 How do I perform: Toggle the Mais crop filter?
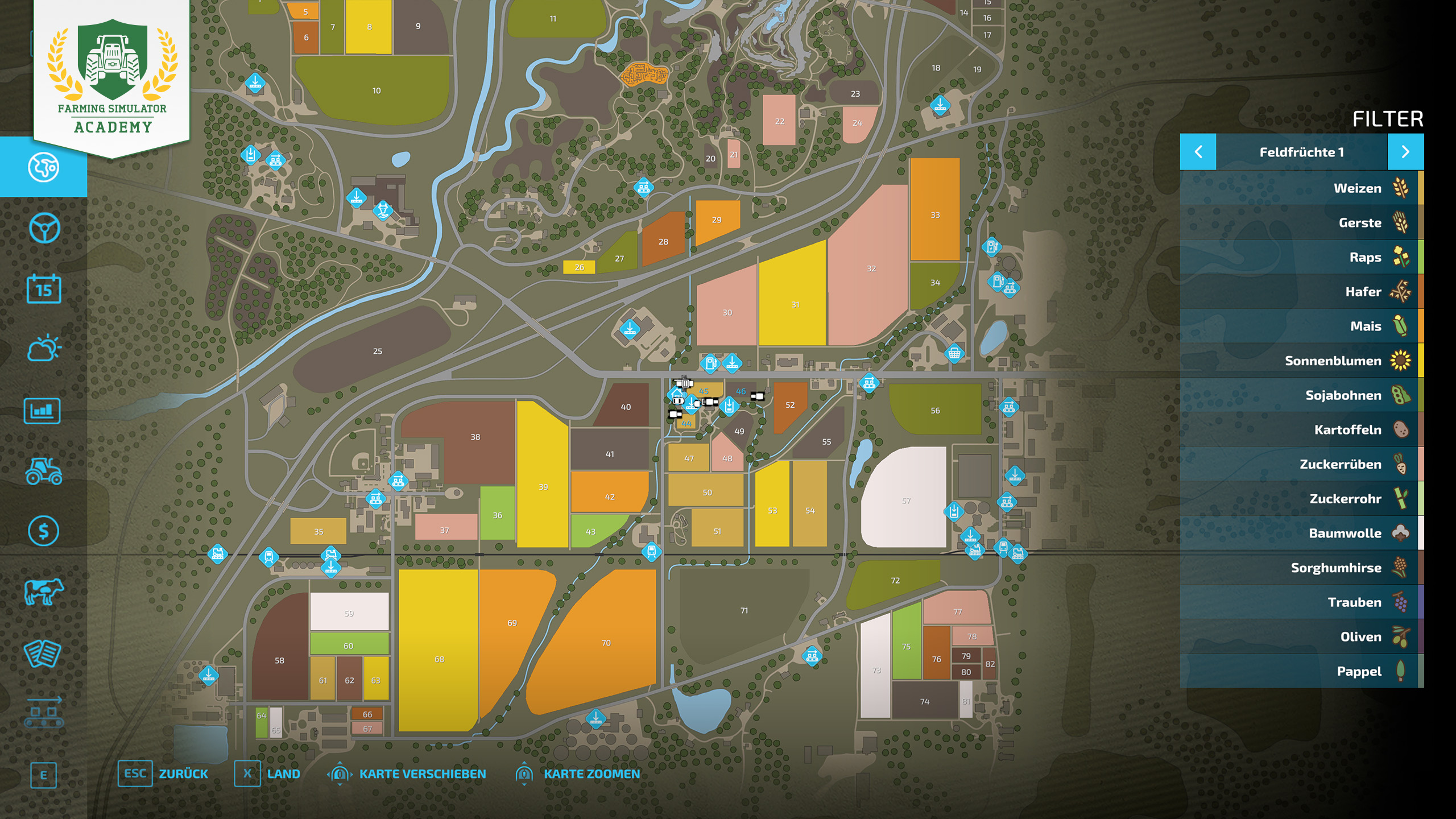[x=1301, y=326]
